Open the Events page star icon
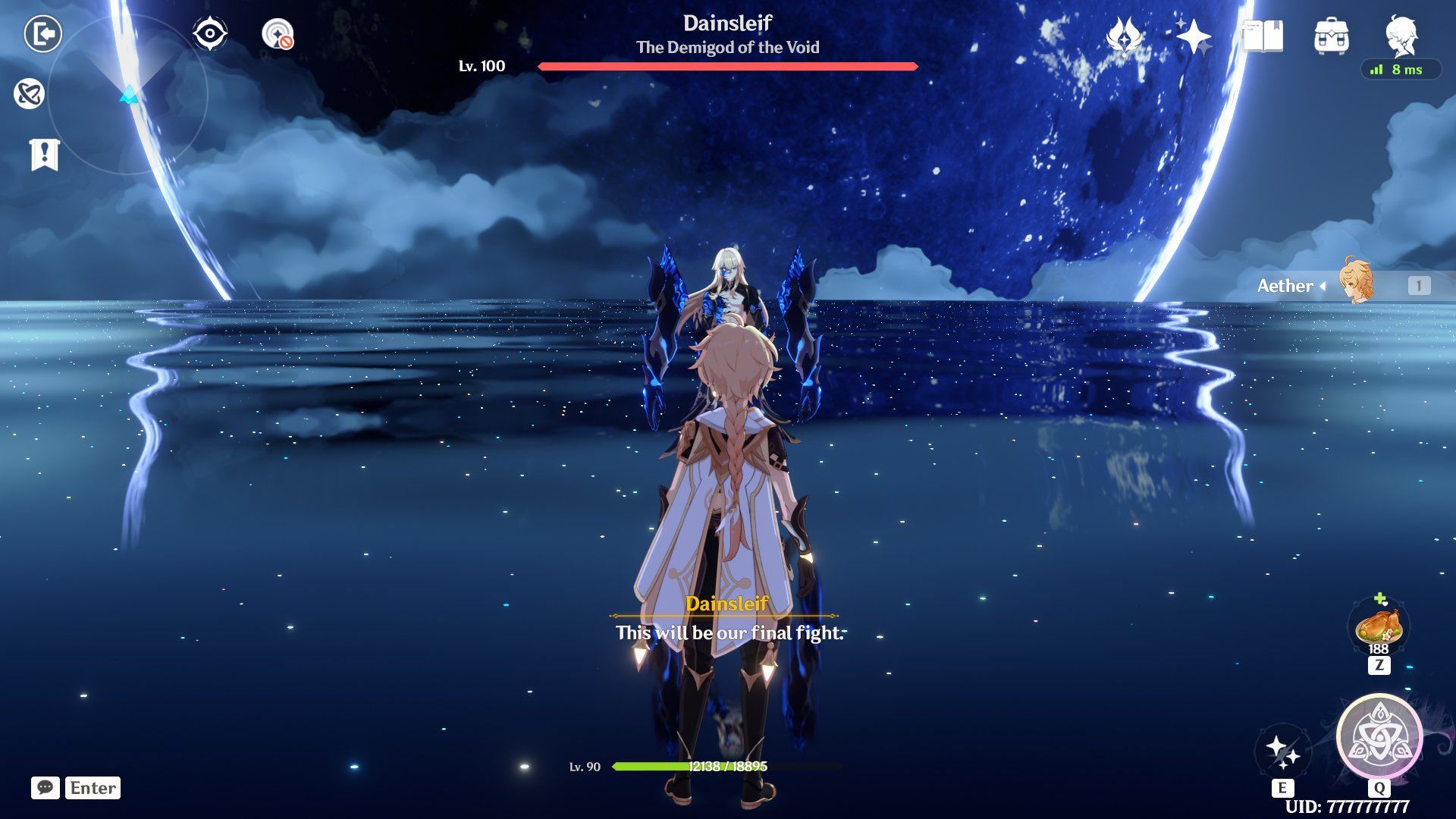The image size is (1456, 819). click(1195, 36)
